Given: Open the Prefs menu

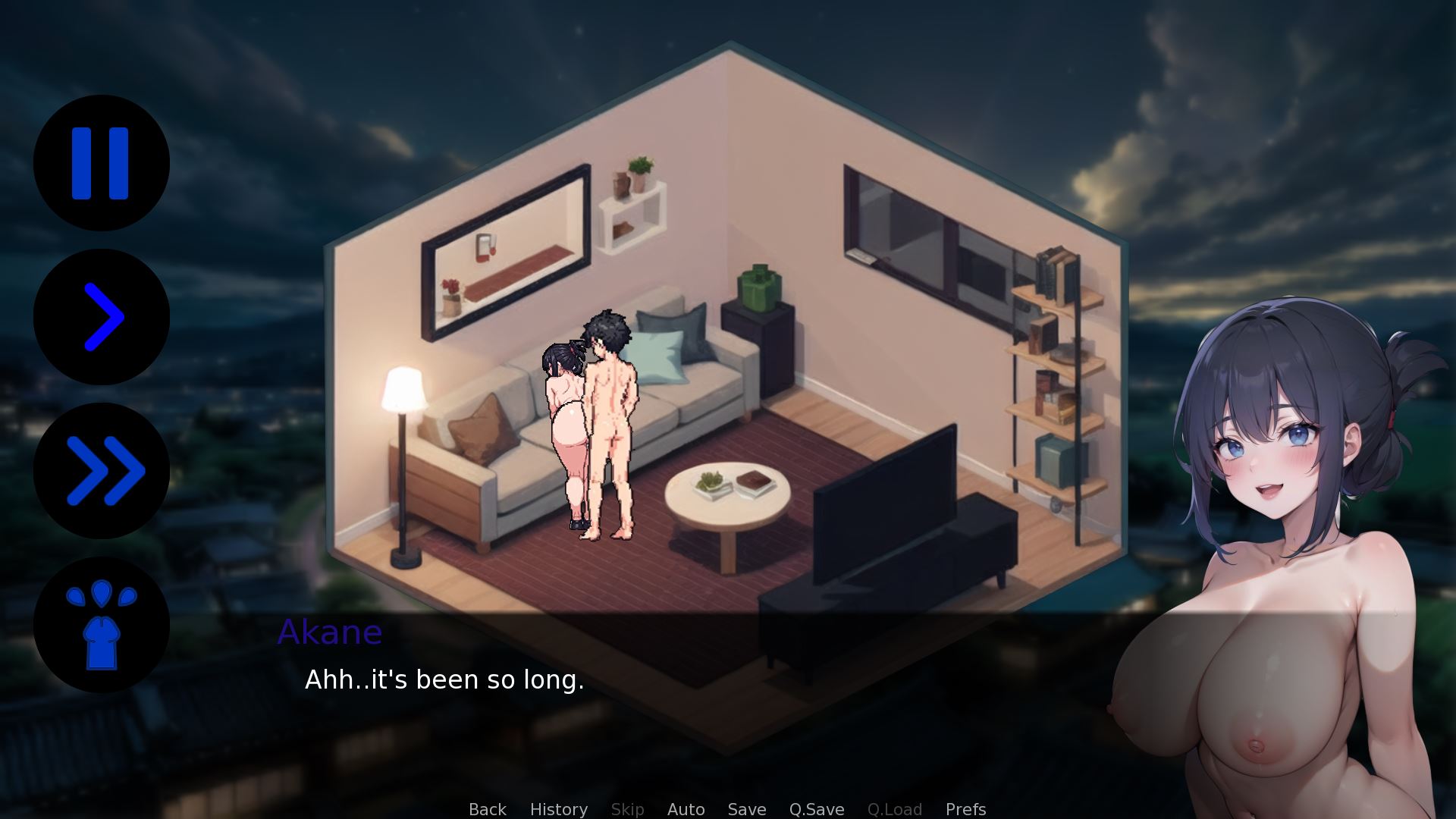Looking at the screenshot, I should click(x=965, y=809).
